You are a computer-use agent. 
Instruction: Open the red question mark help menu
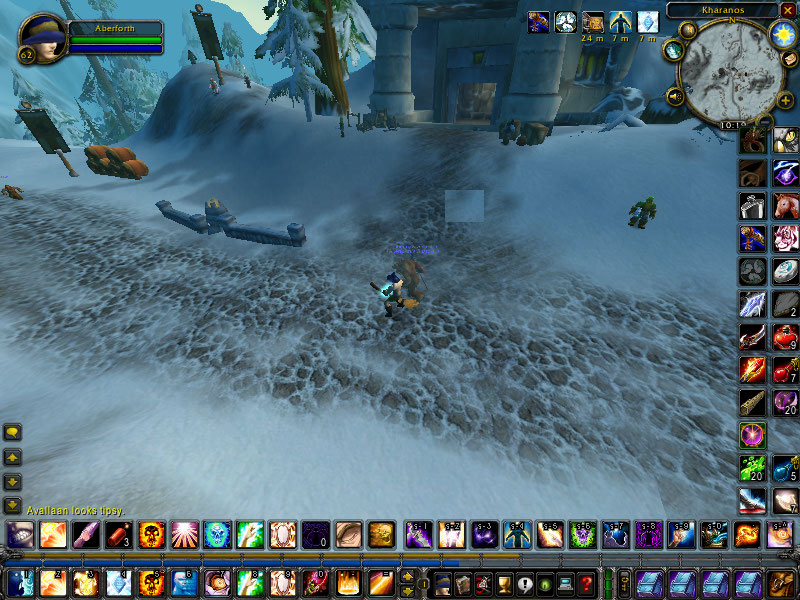587,582
